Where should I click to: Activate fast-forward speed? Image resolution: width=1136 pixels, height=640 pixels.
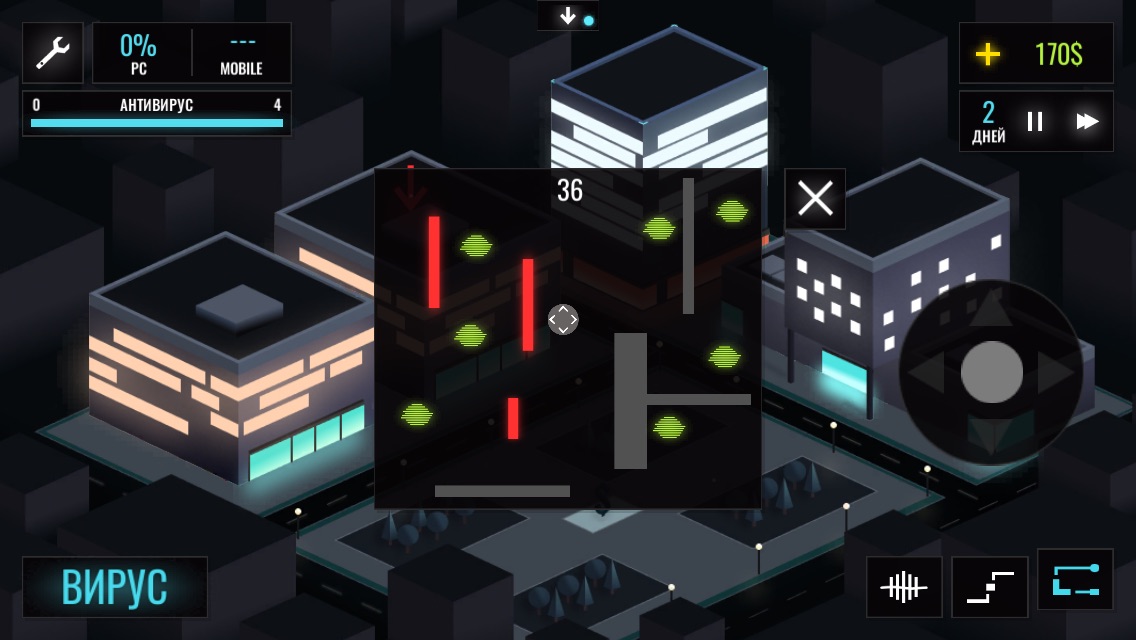point(1087,122)
